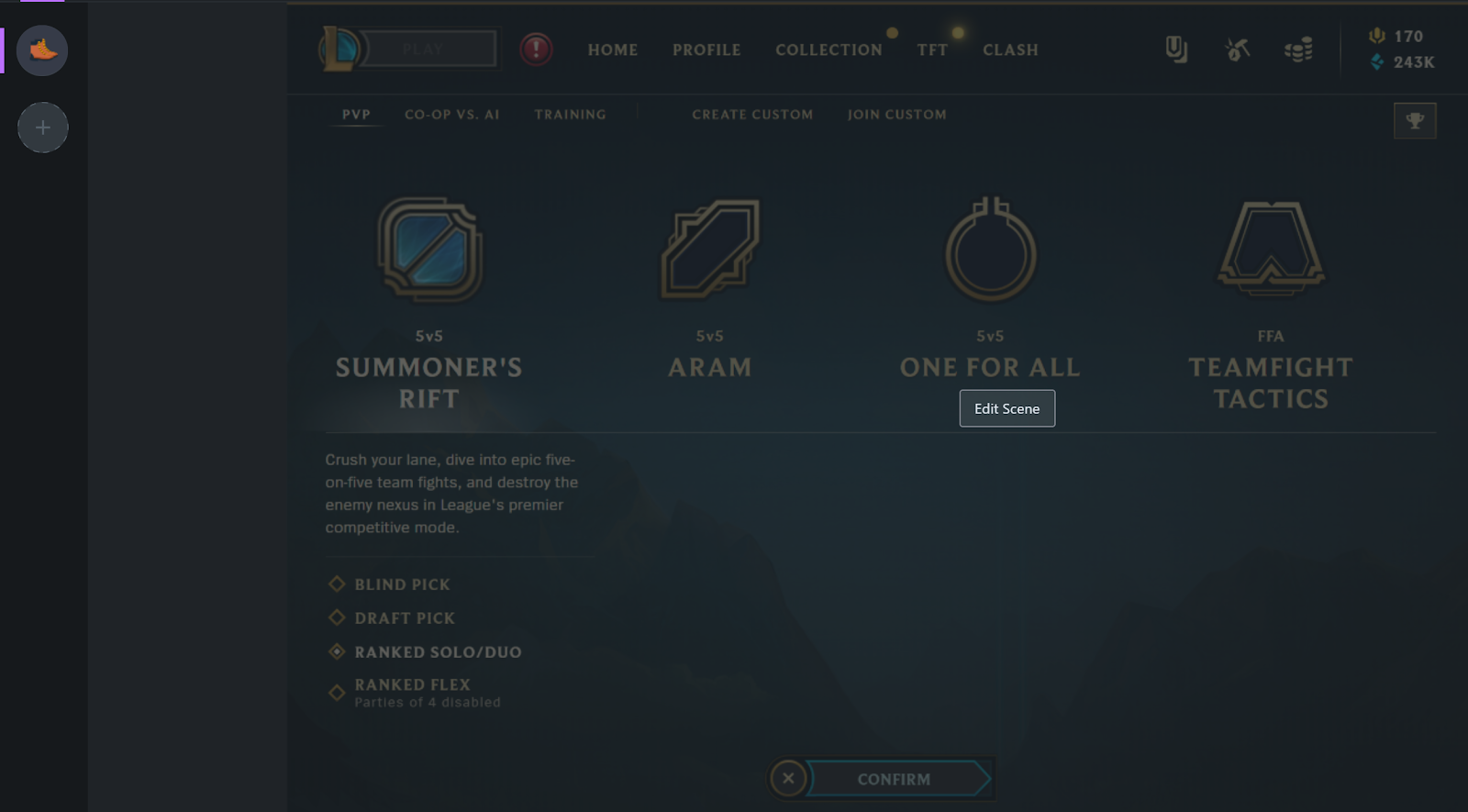Switch to the TFT tab

931,50
